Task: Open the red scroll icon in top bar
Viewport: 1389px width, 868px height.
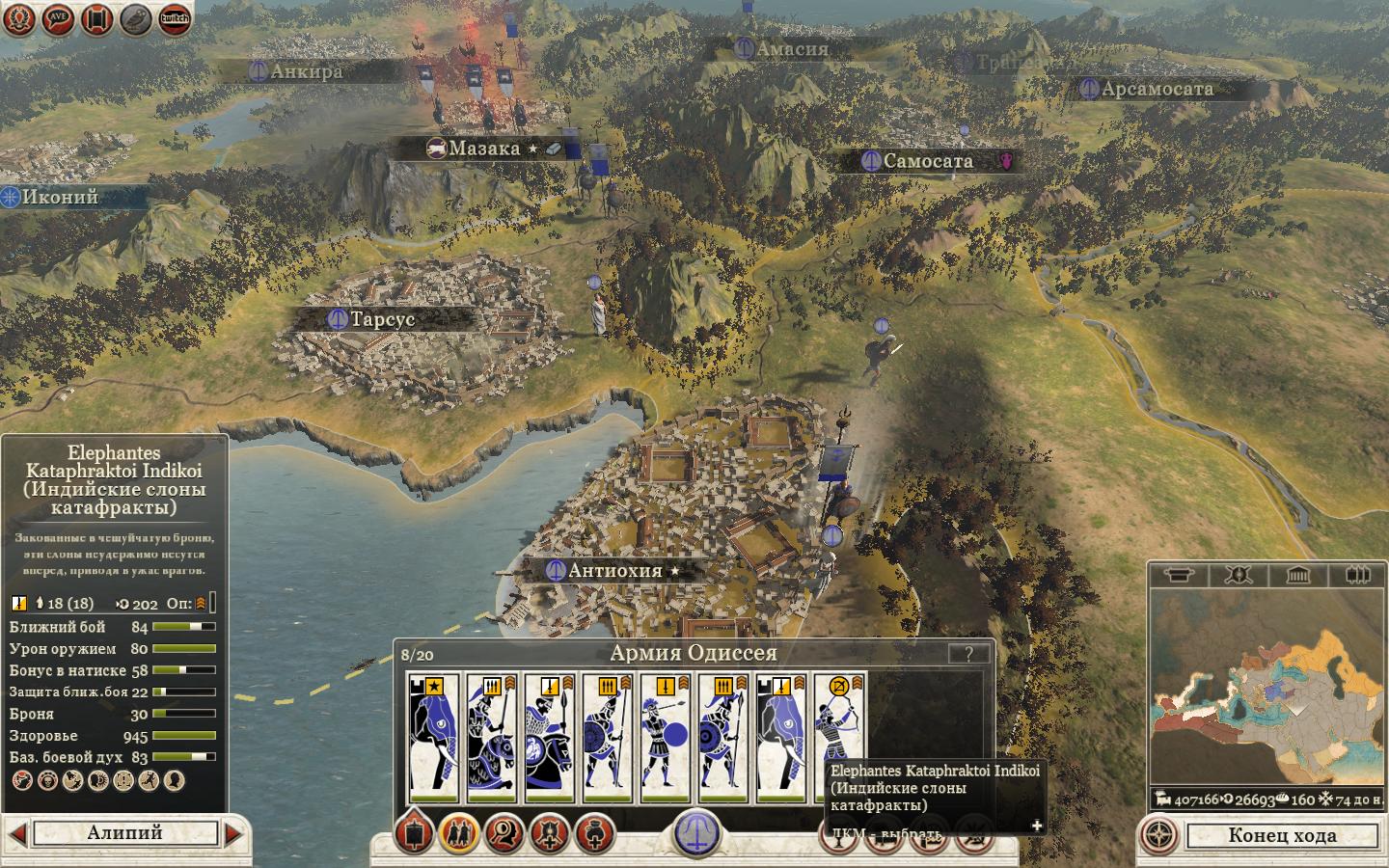Action: tap(96, 18)
